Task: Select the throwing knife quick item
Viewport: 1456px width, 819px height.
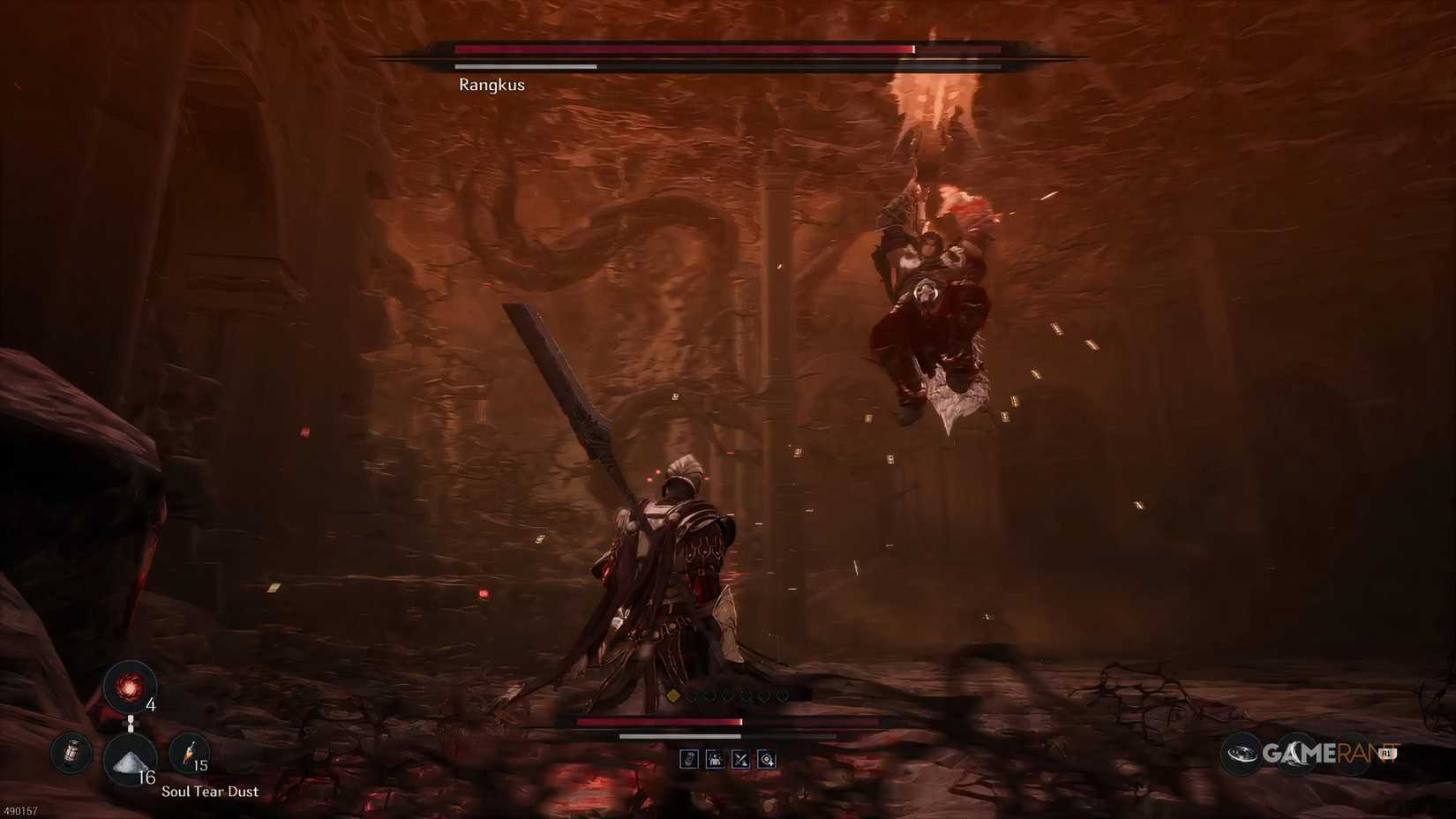Action: click(x=190, y=752)
